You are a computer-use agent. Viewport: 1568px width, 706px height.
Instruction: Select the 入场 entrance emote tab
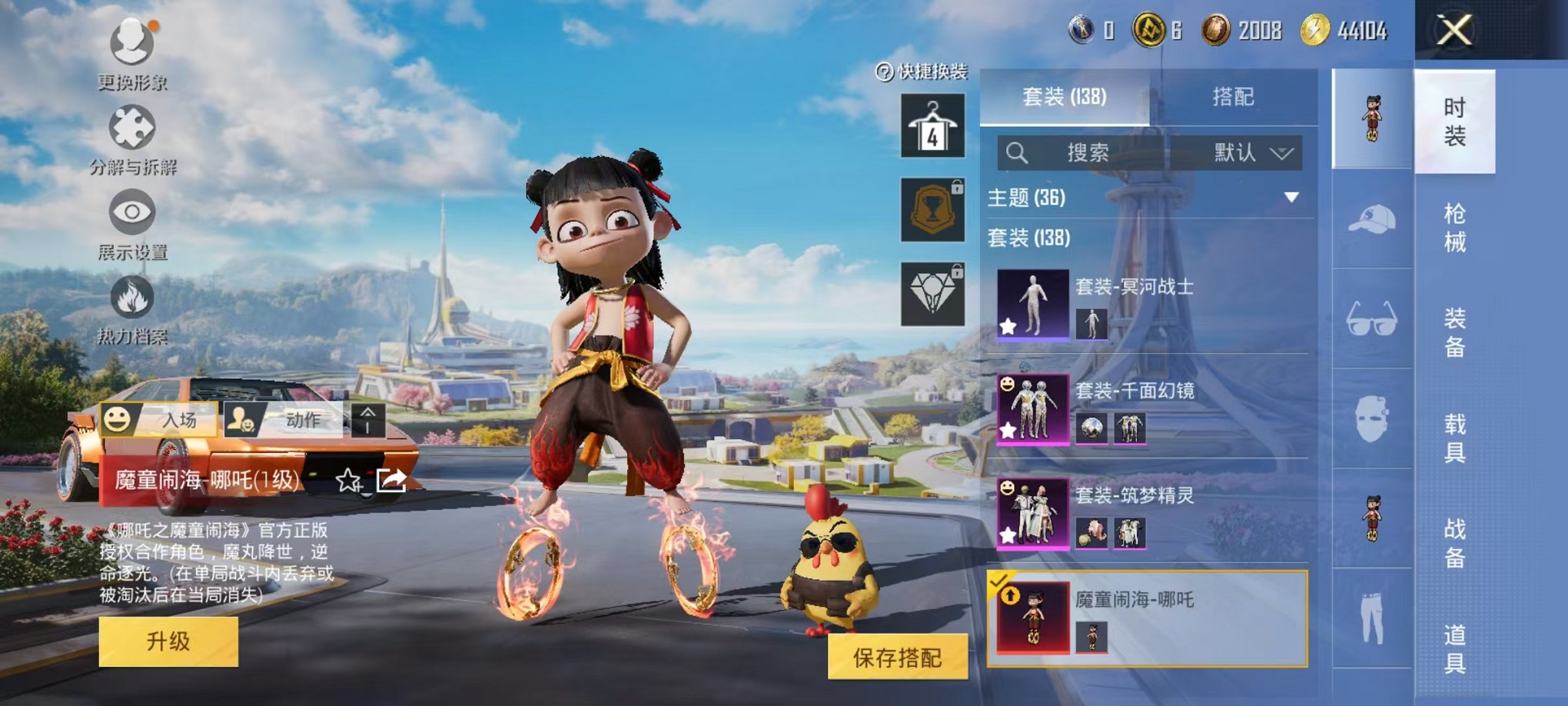[x=160, y=420]
